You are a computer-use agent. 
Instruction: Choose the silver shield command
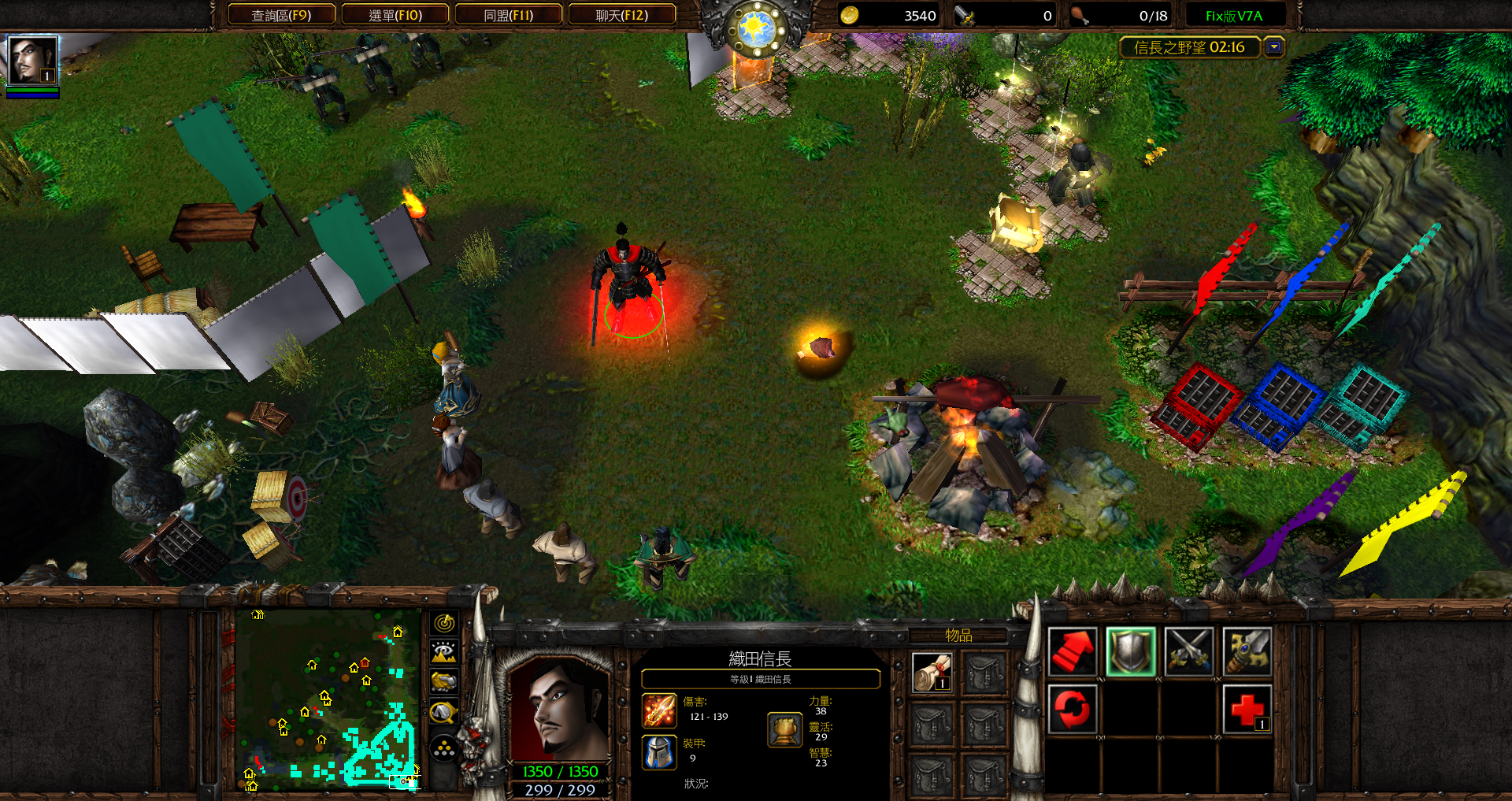[x=1131, y=651]
